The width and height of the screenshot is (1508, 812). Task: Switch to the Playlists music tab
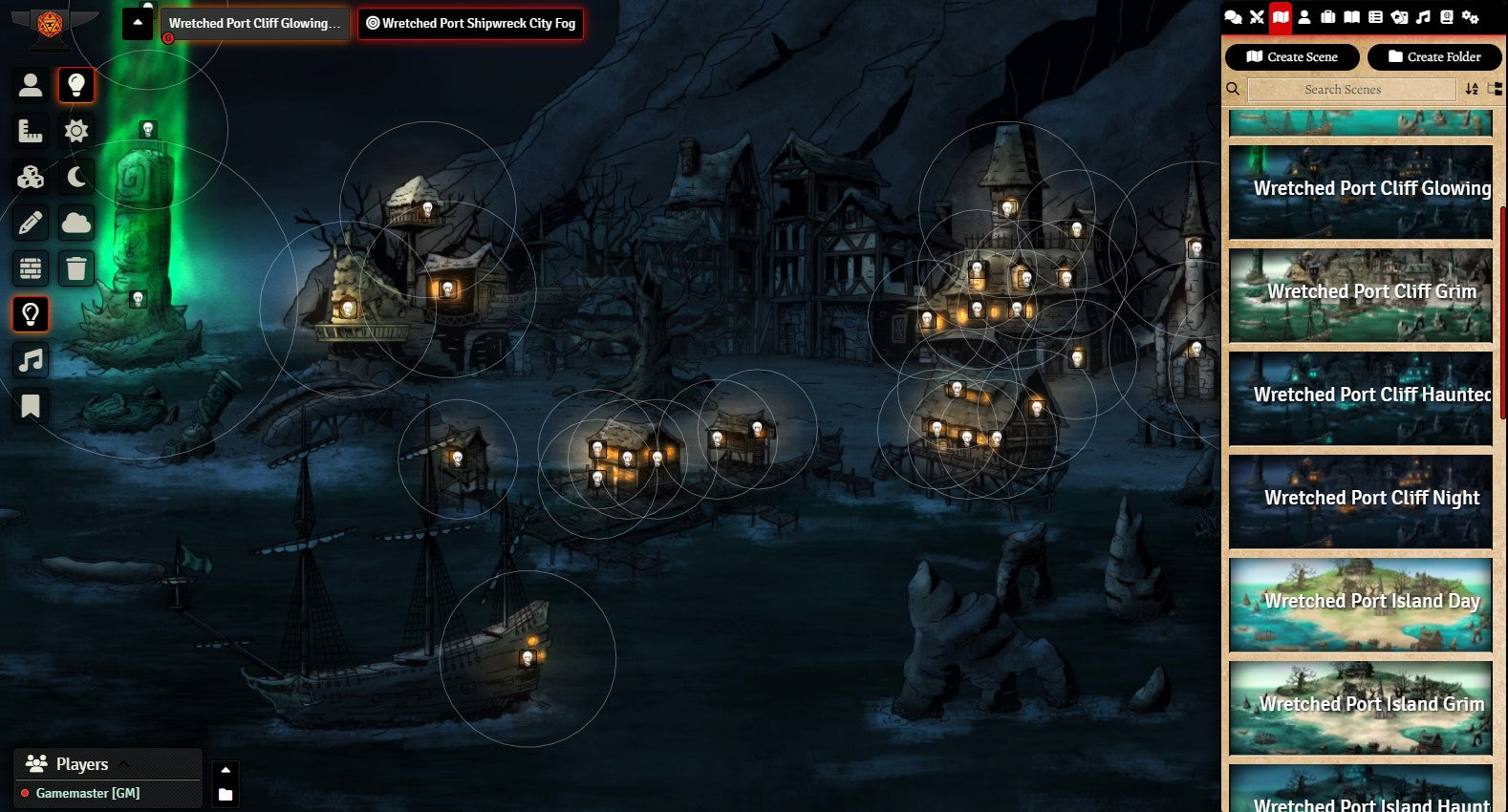tap(1423, 17)
